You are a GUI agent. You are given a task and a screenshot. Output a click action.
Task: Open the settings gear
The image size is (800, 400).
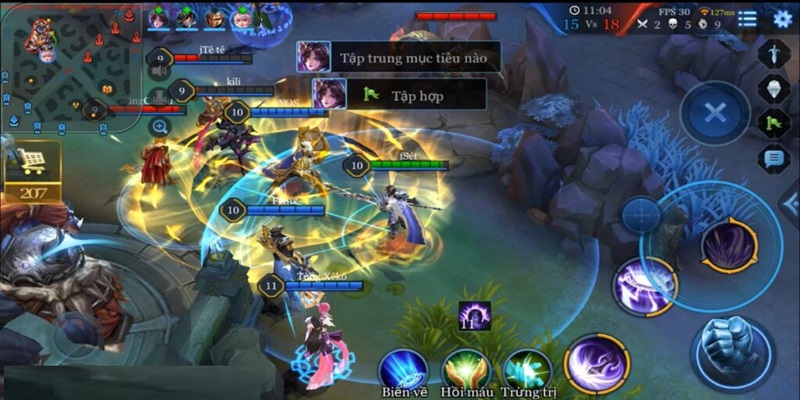(x=782, y=19)
